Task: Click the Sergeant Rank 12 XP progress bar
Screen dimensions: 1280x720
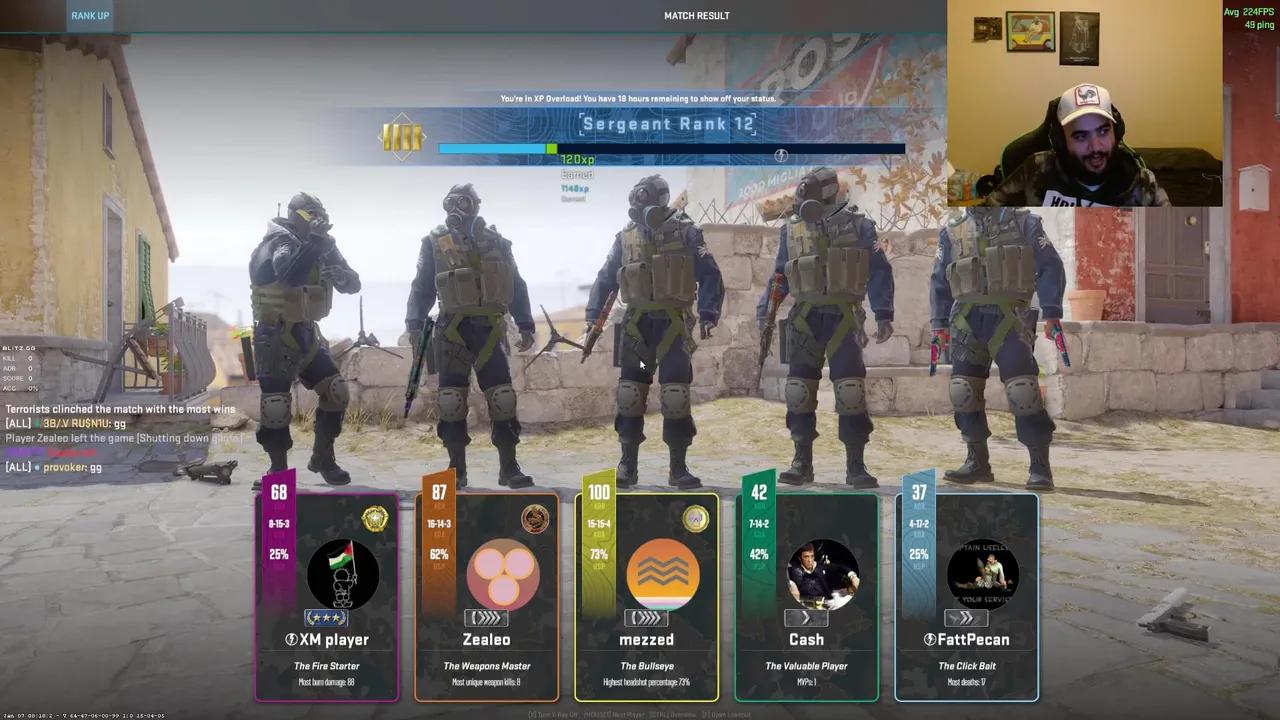Action: [x=670, y=149]
